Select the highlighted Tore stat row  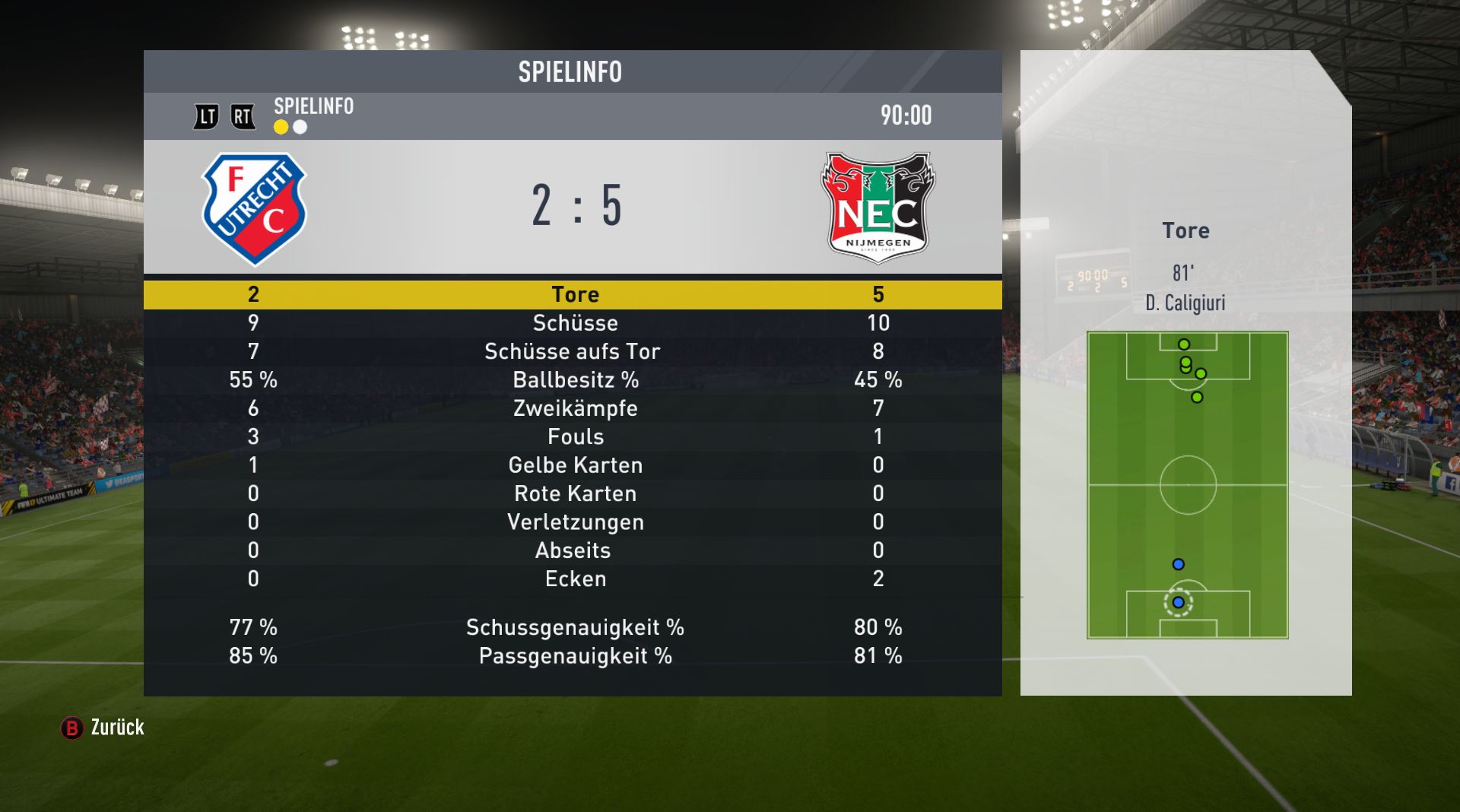click(574, 294)
